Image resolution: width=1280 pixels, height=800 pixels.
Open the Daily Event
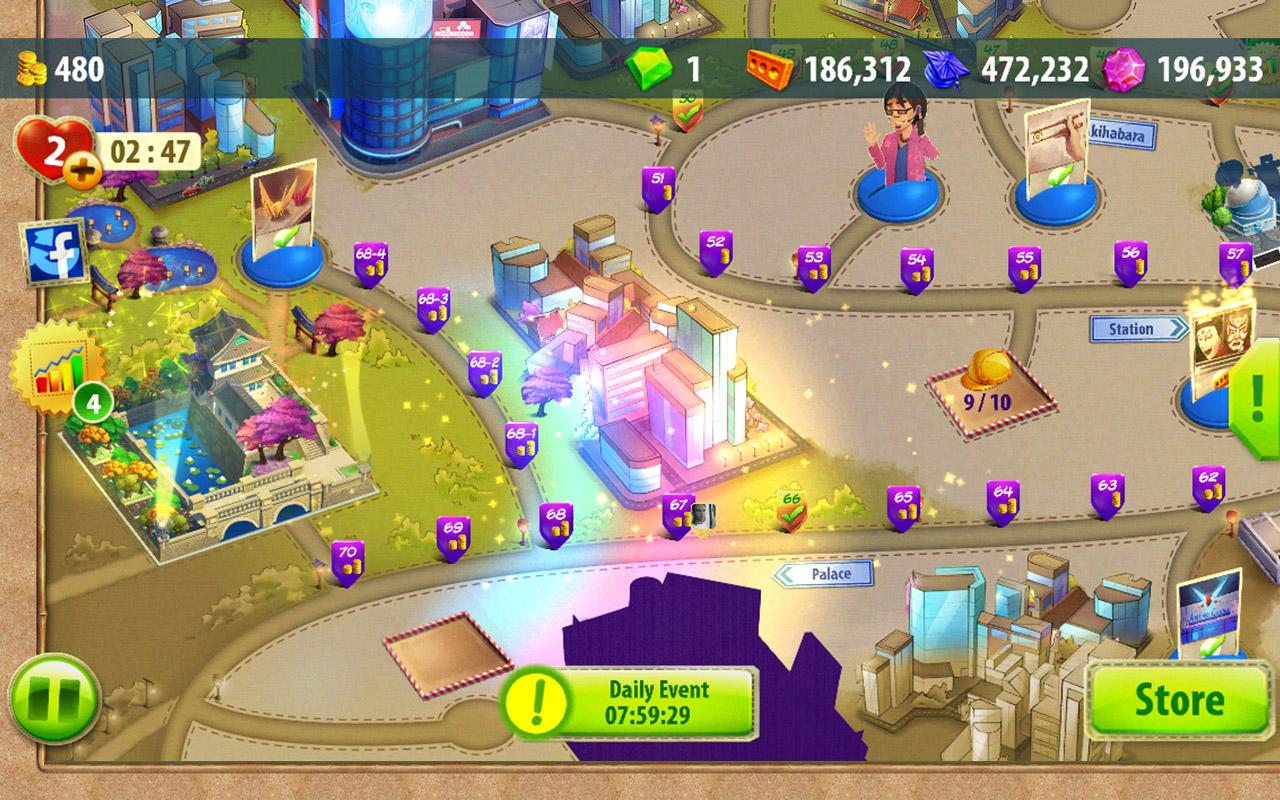click(x=629, y=703)
